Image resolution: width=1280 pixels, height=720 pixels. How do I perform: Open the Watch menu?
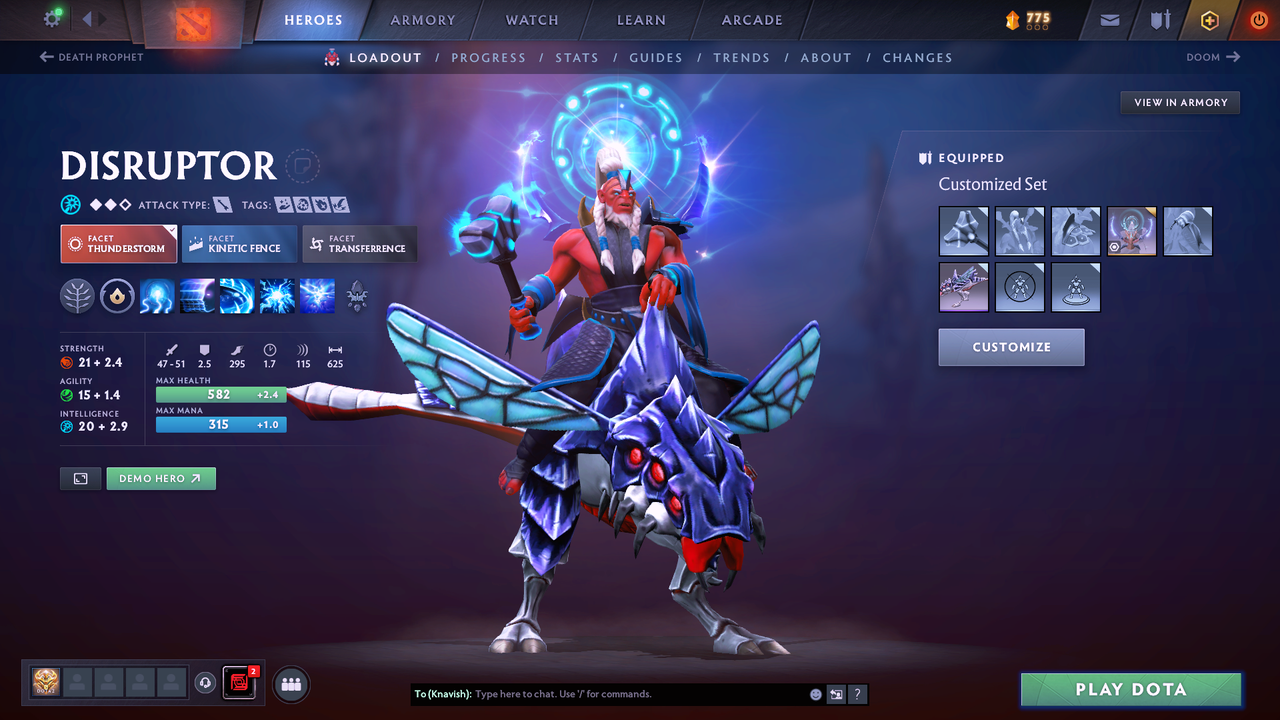point(531,20)
